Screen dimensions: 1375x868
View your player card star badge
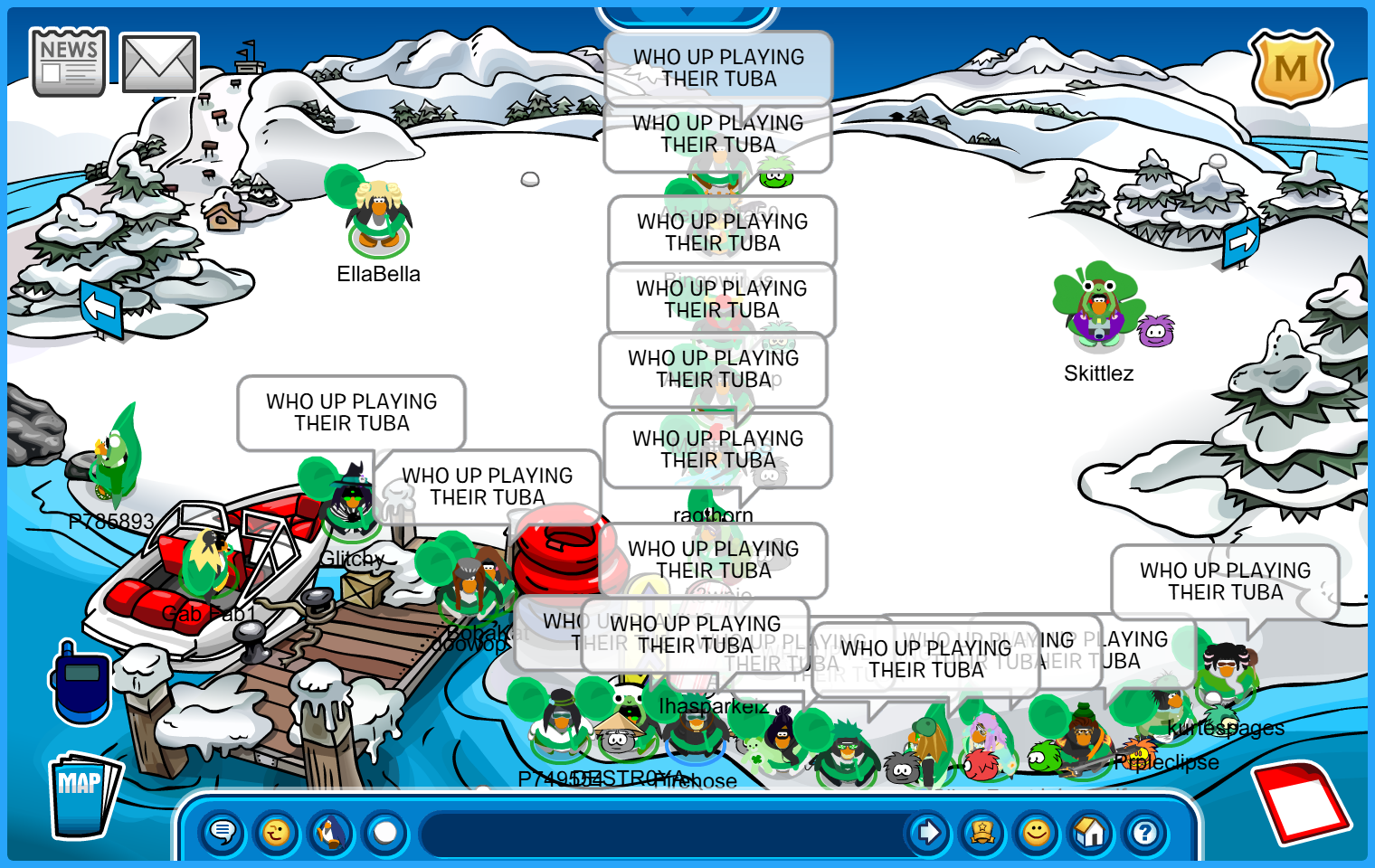tap(982, 832)
